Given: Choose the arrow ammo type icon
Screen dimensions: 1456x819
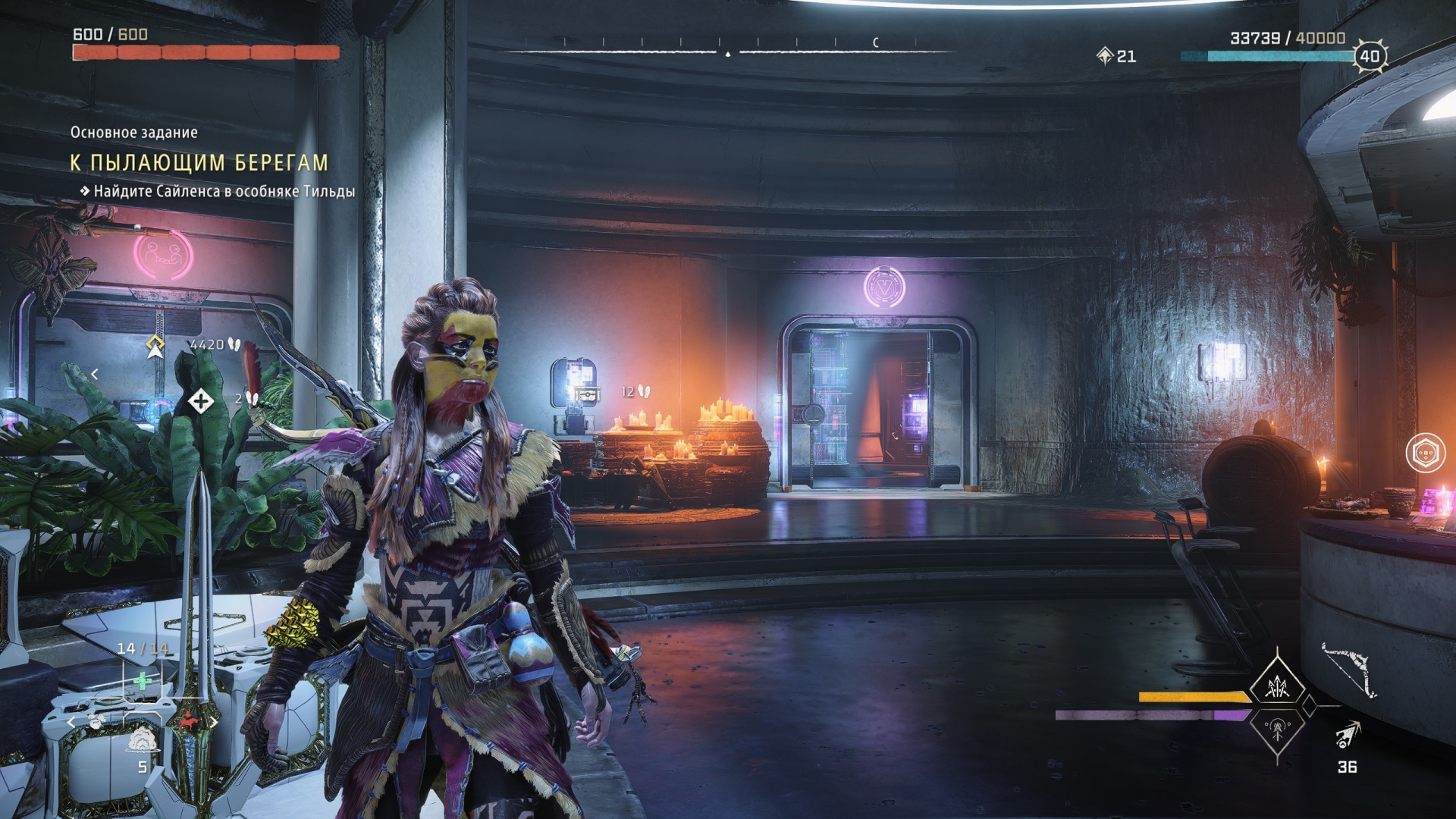Looking at the screenshot, I should pyautogui.click(x=1348, y=734).
